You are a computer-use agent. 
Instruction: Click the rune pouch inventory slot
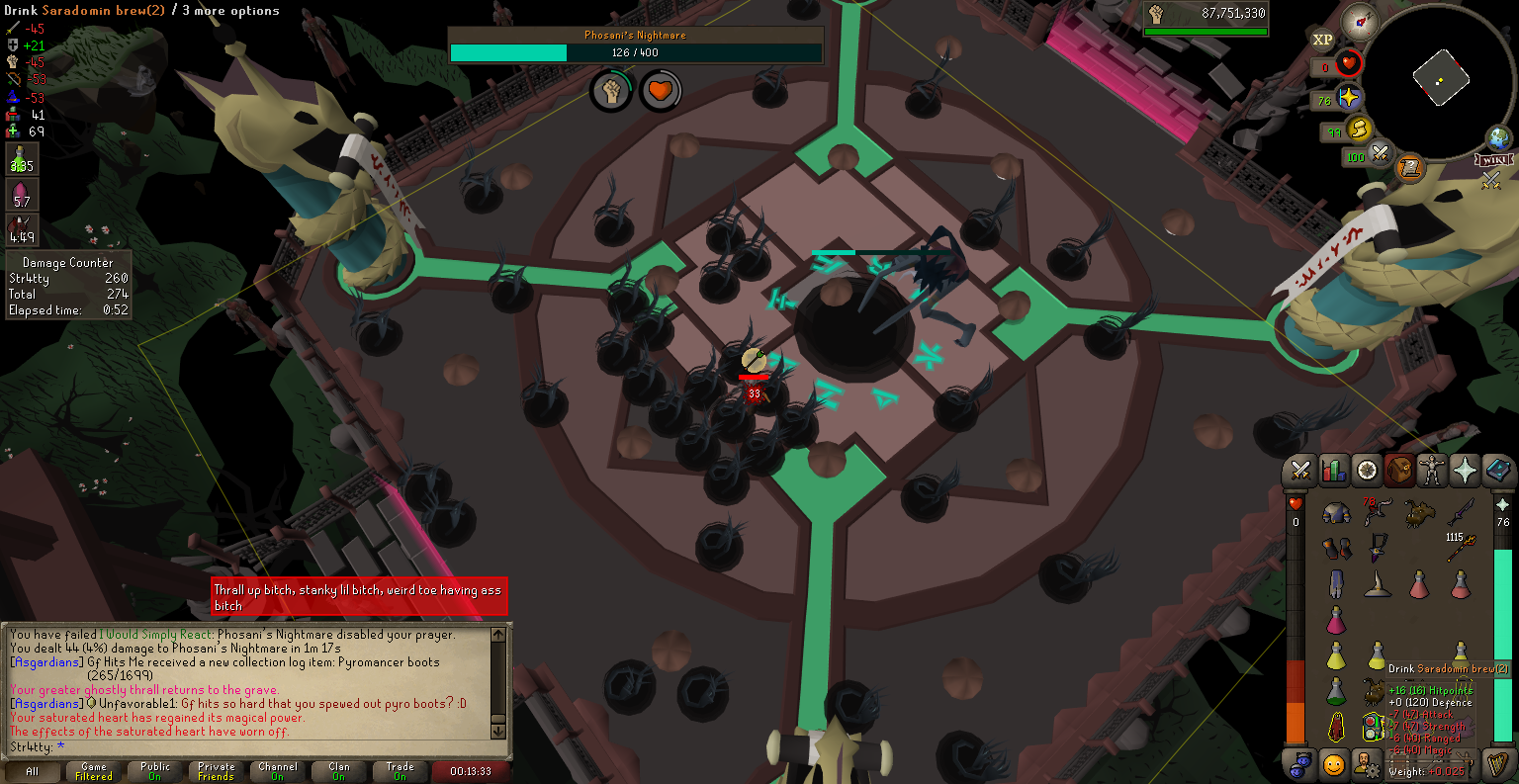[1375, 727]
